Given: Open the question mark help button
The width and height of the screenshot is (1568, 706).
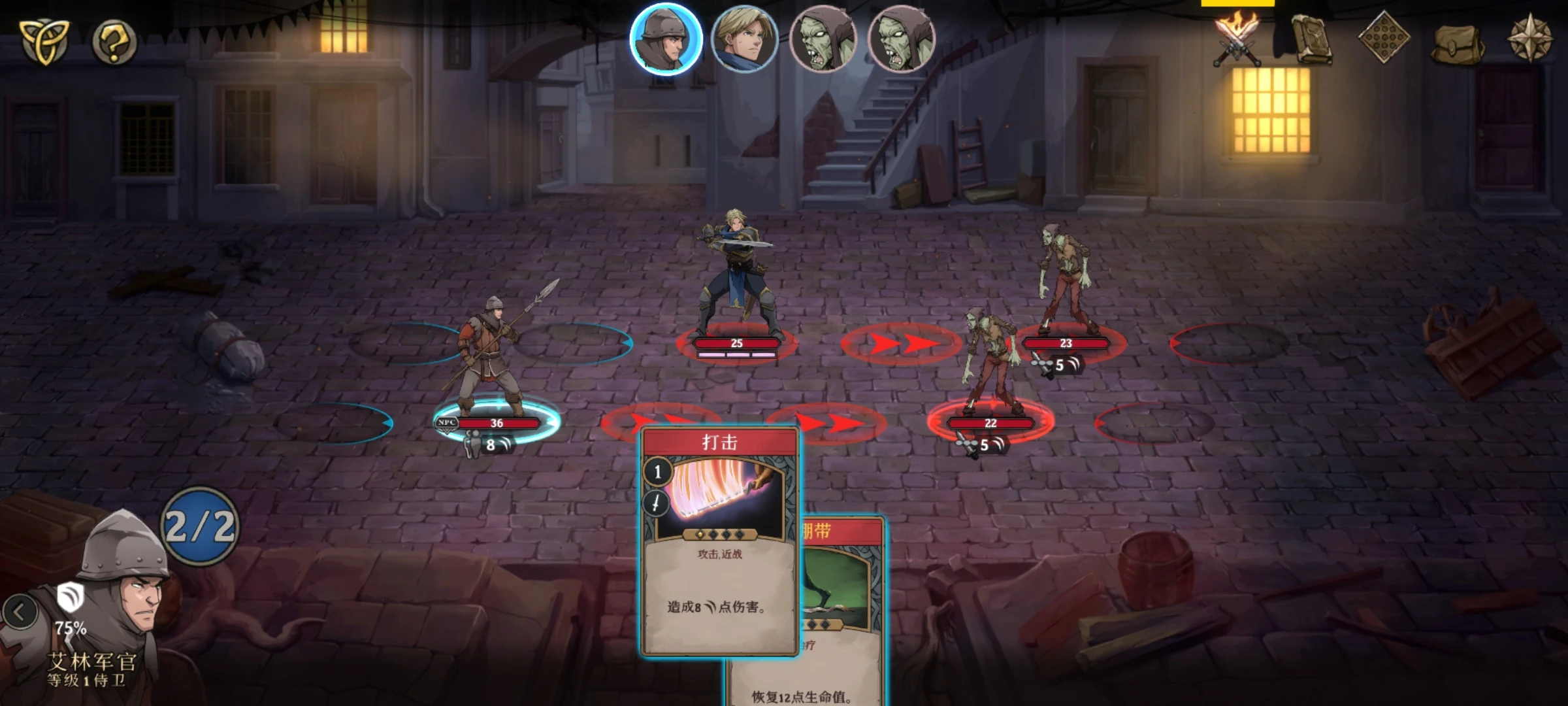Looking at the screenshot, I should point(114,43).
